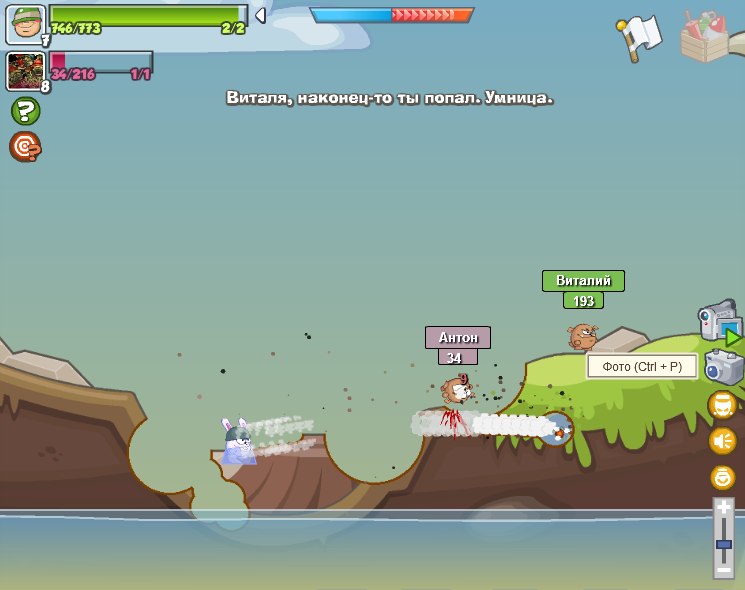Screen dimensions: 745x590
Task: Zoom out with the minus button
Action: 723,569
